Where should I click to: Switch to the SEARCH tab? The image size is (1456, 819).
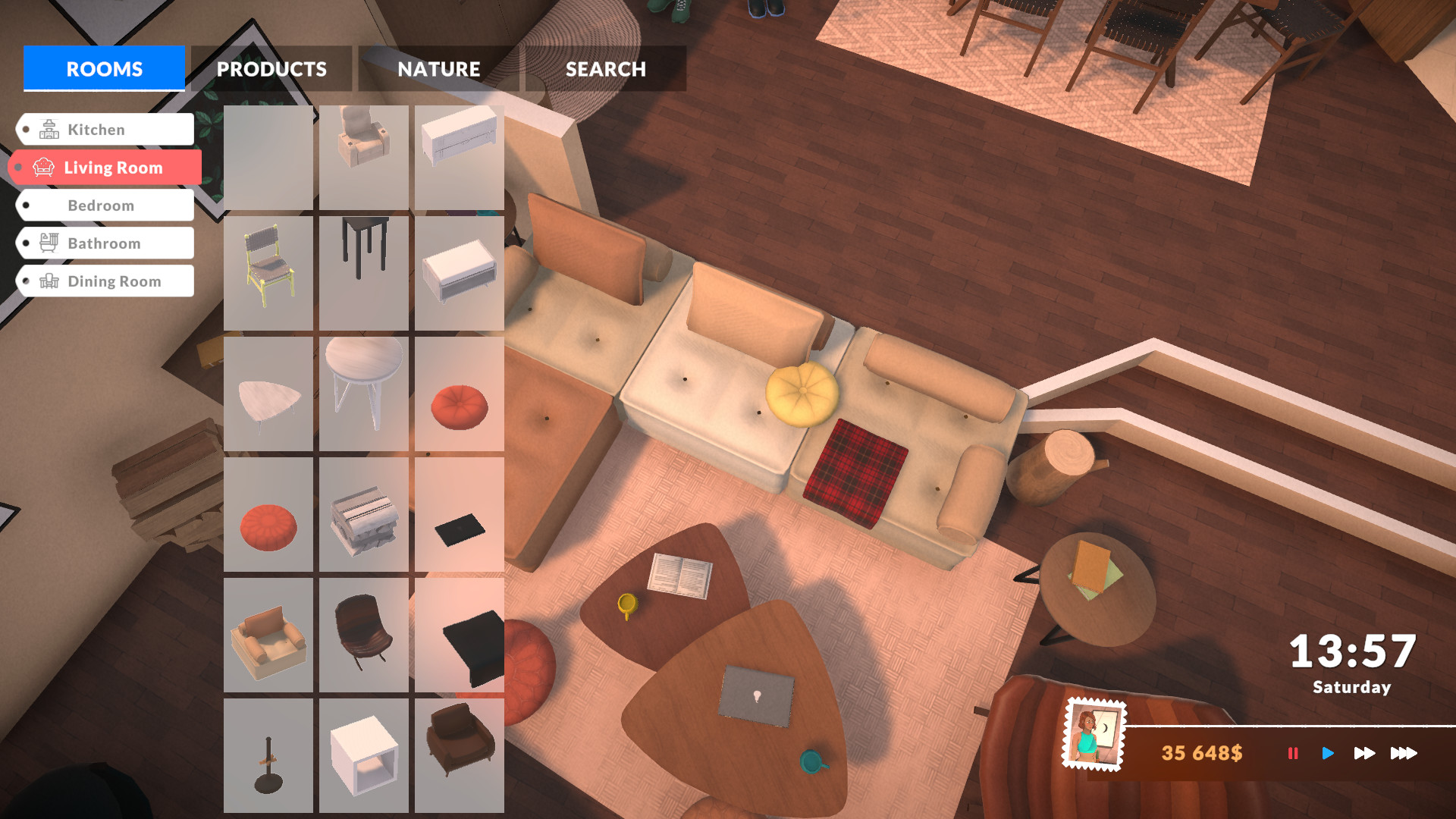pyautogui.click(x=604, y=69)
